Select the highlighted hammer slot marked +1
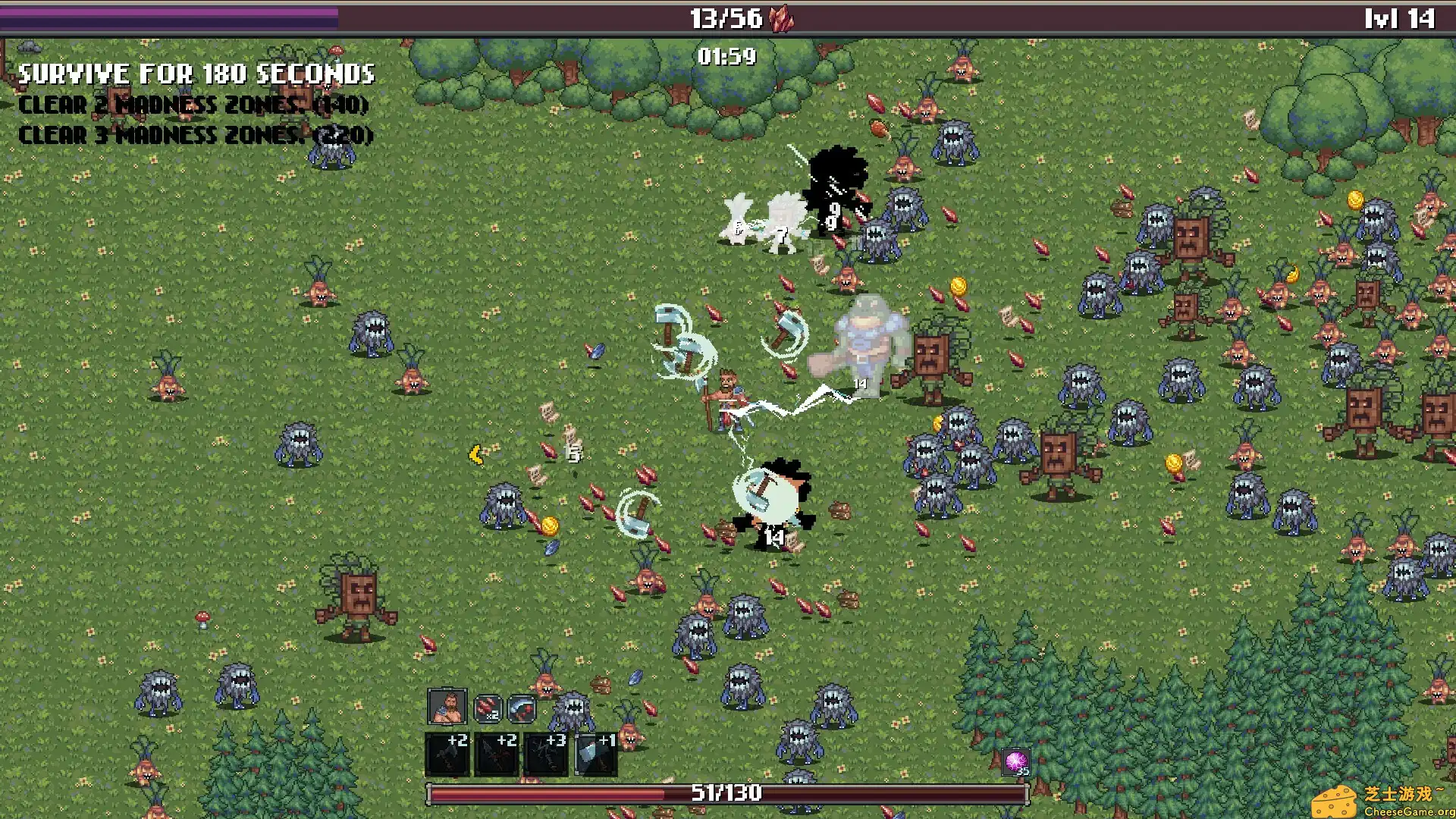Viewport: 1456px width, 819px height. click(596, 754)
